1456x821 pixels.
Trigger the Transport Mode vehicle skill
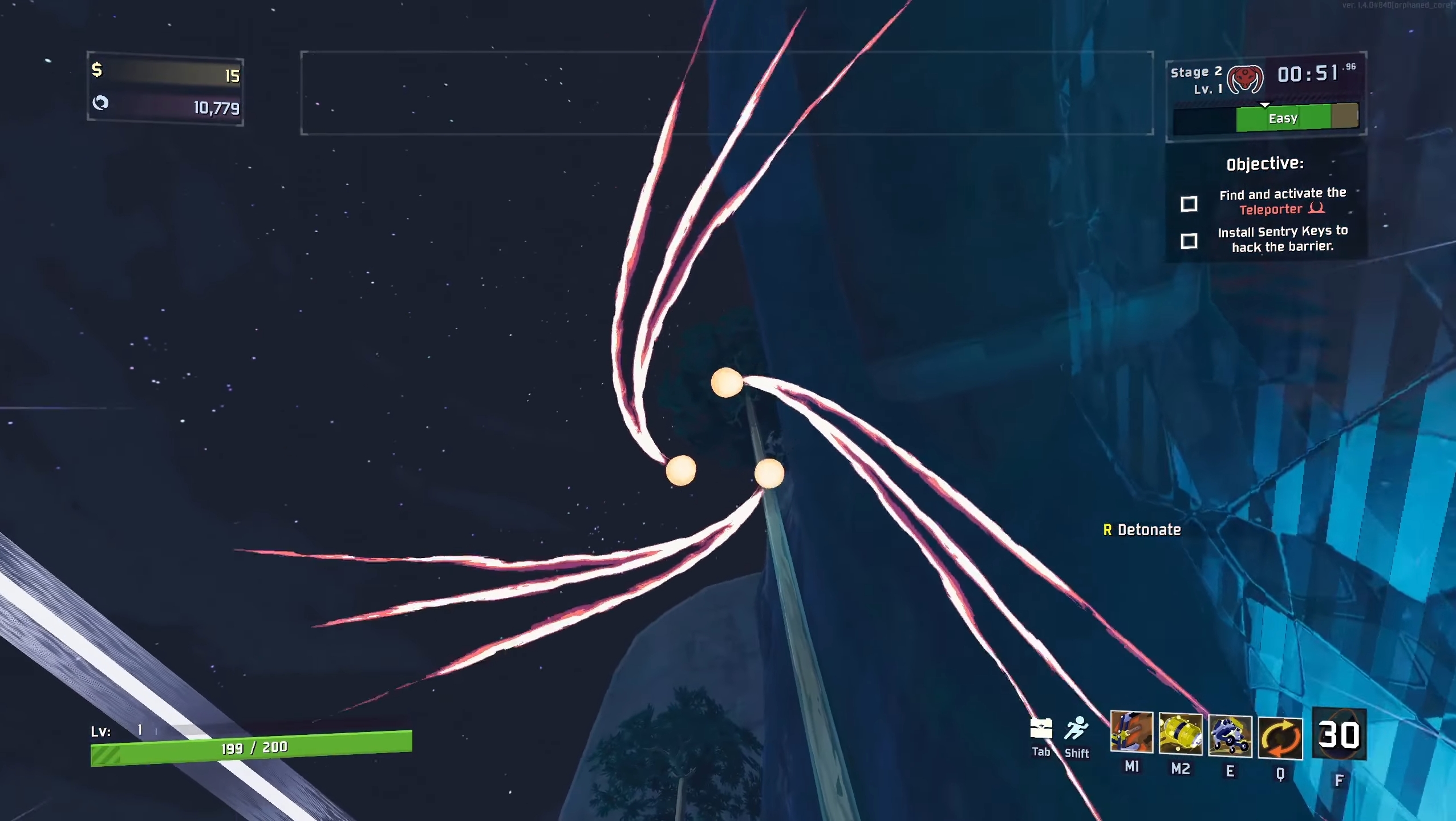(x=1230, y=736)
